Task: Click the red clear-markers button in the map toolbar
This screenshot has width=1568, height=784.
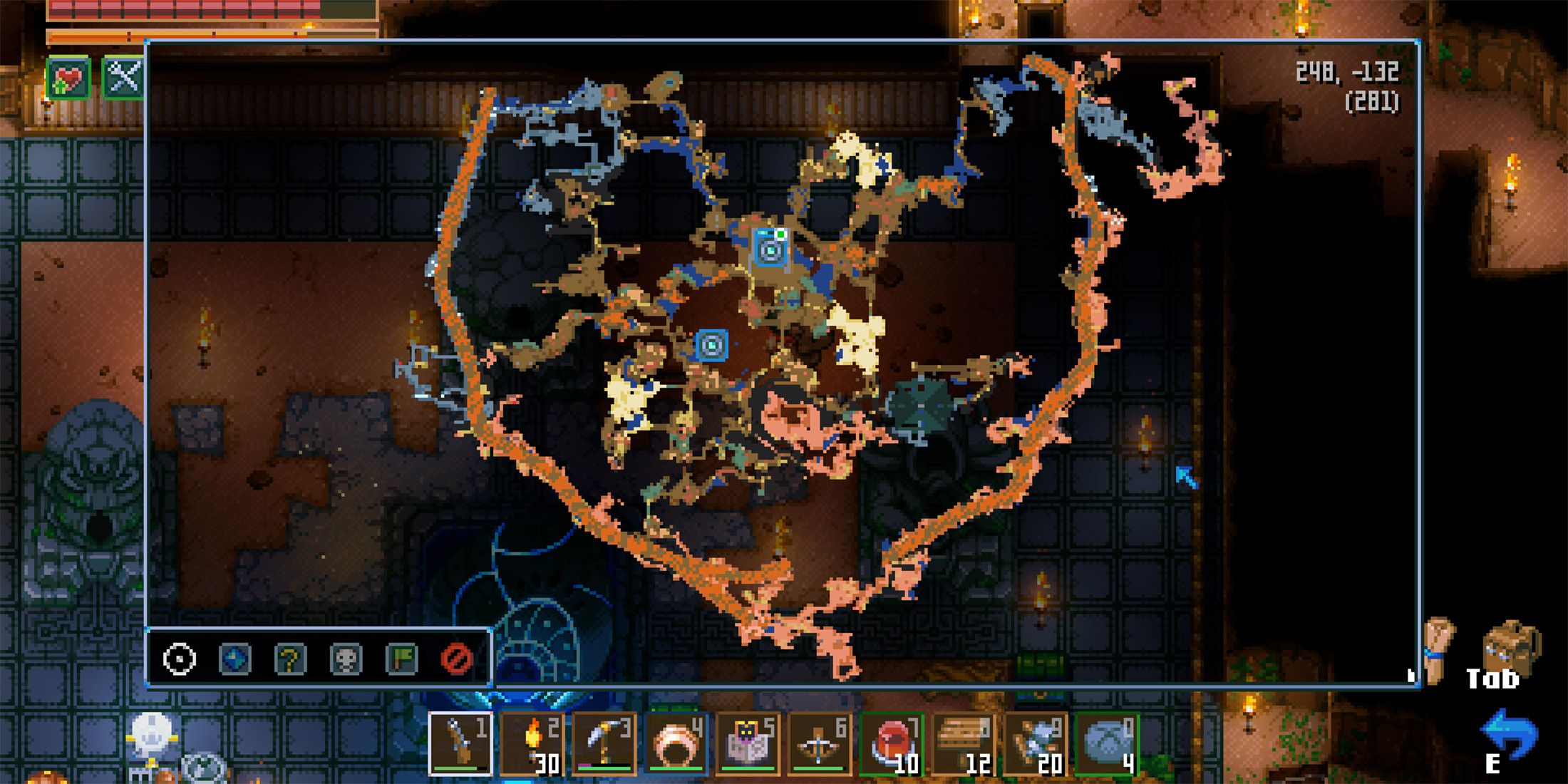Action: (460, 659)
